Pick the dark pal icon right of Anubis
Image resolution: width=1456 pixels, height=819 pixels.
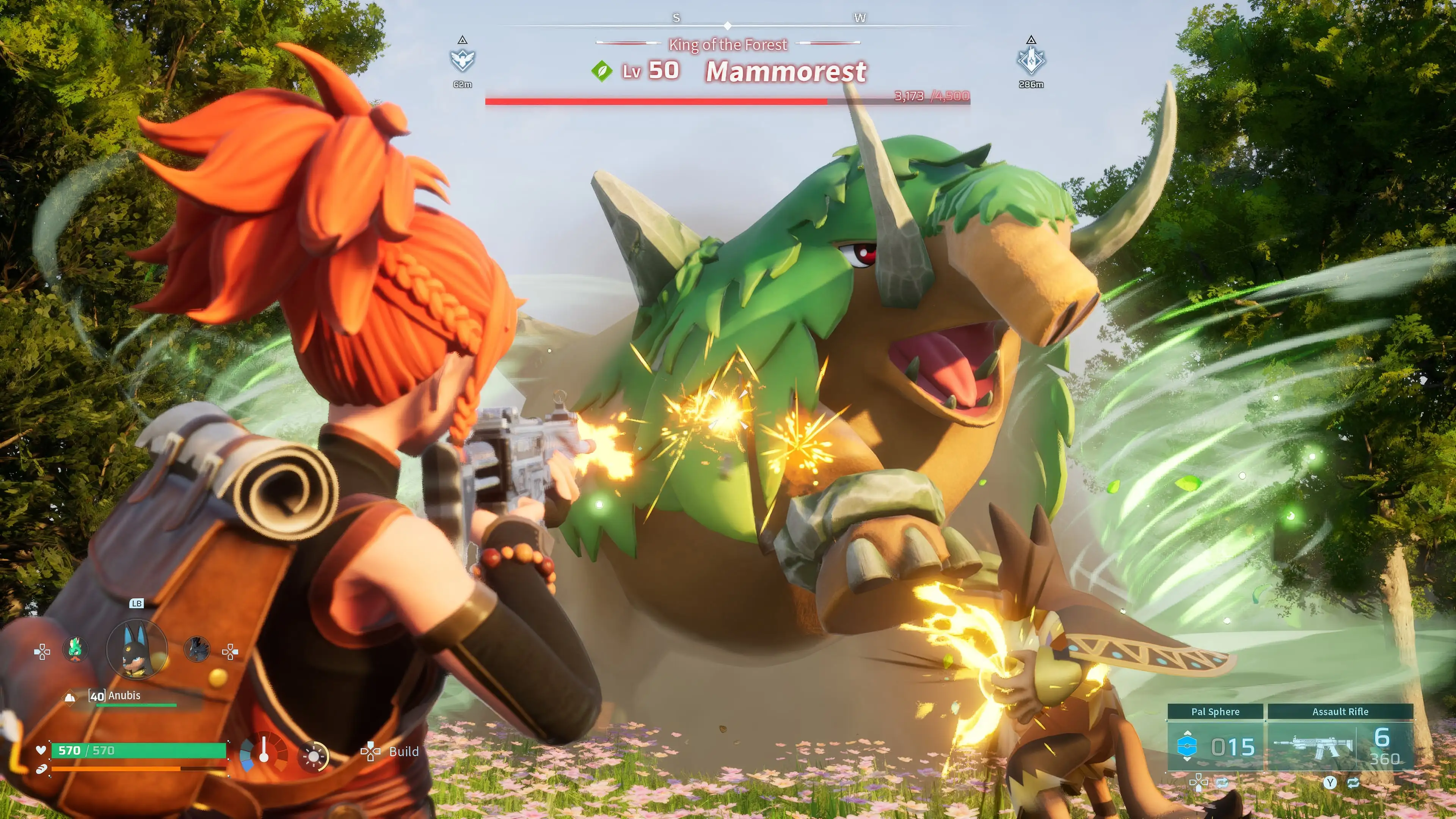coord(197,650)
